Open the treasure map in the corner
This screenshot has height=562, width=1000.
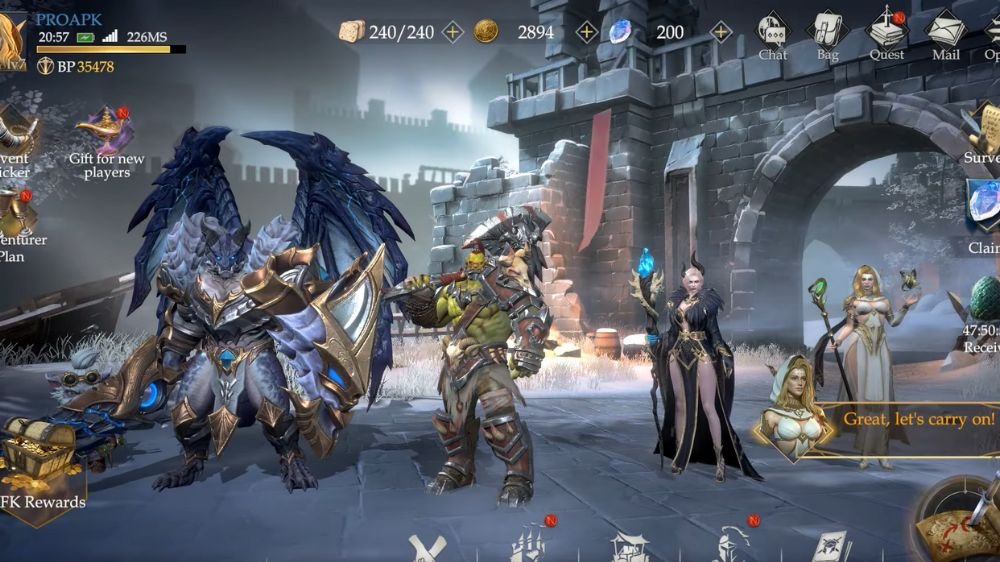click(x=958, y=520)
